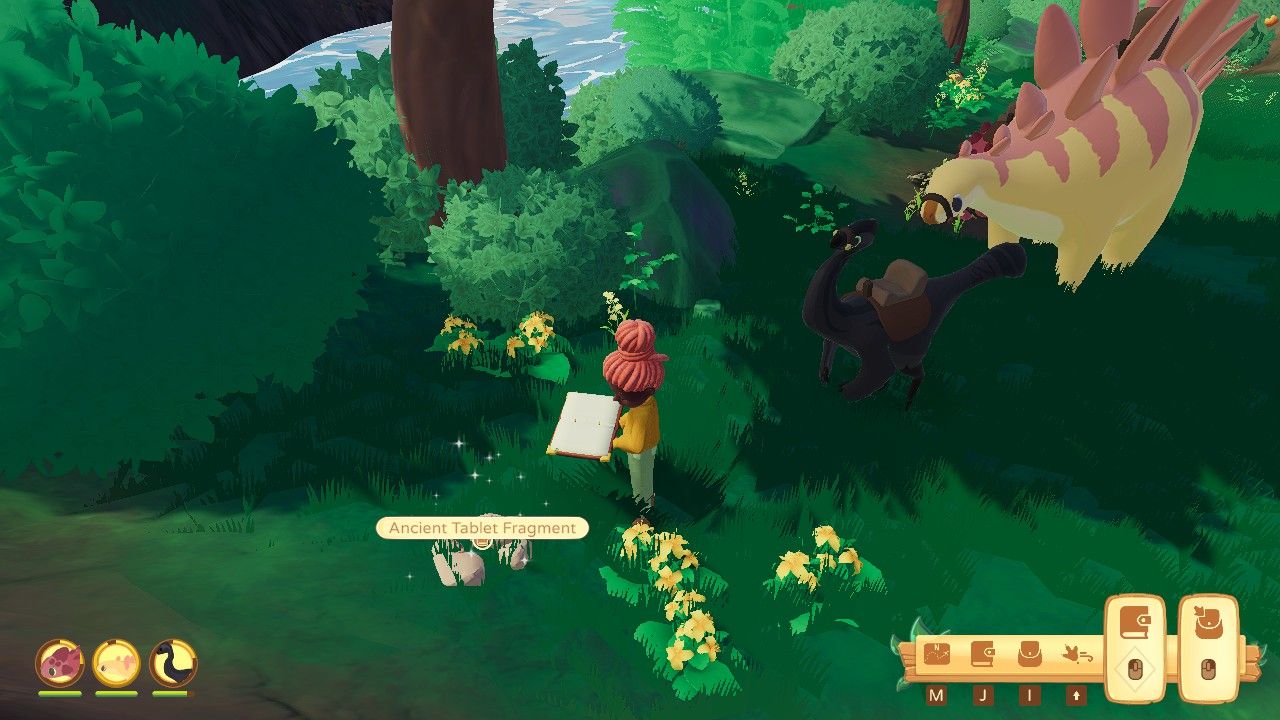Click the M key hint under the map
Image resolution: width=1280 pixels, height=720 pixels.
pos(935,695)
